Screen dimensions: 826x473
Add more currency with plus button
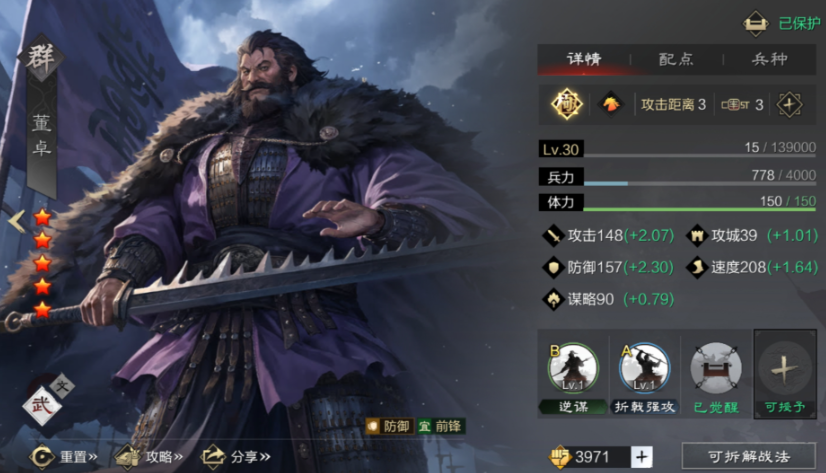pos(641,457)
